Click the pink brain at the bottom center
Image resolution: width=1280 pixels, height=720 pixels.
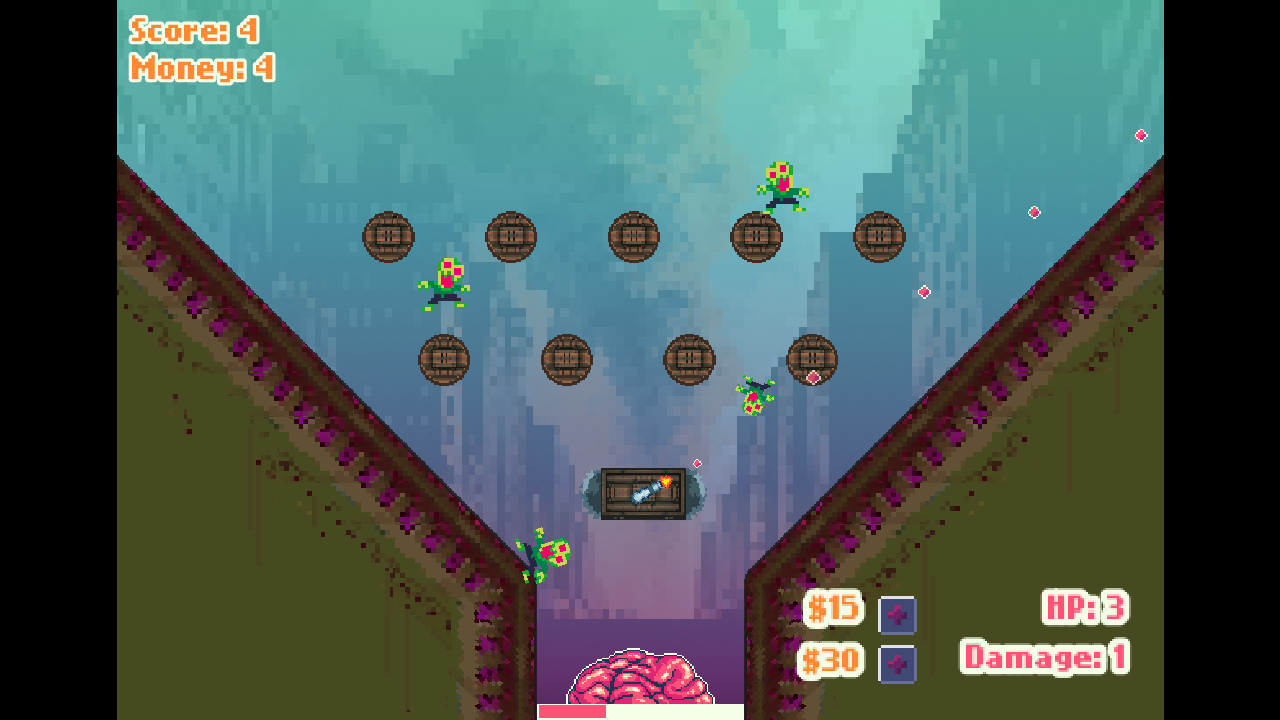[638, 678]
